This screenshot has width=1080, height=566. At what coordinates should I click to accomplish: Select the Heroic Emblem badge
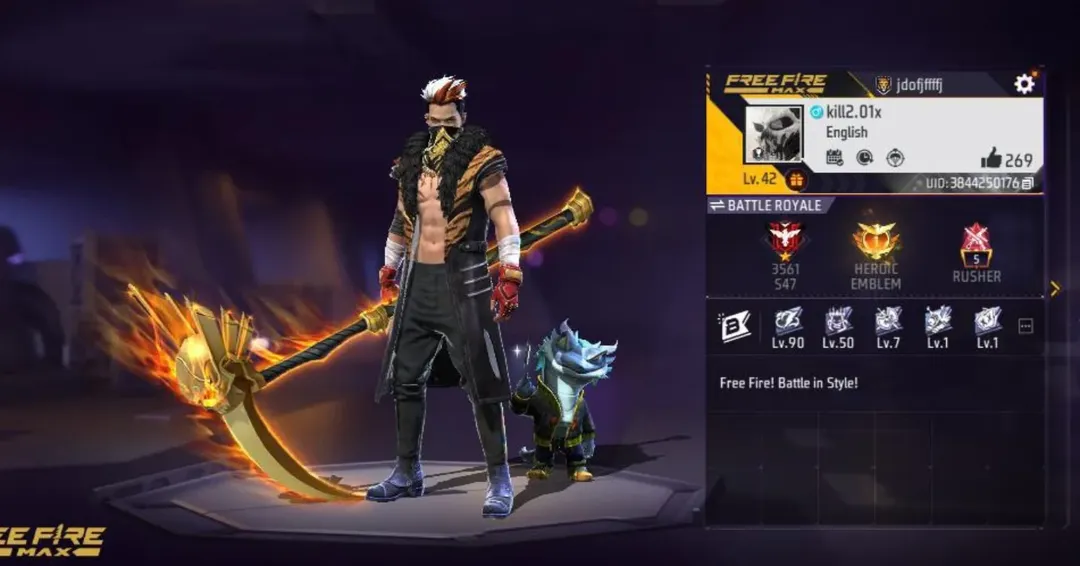(876, 241)
